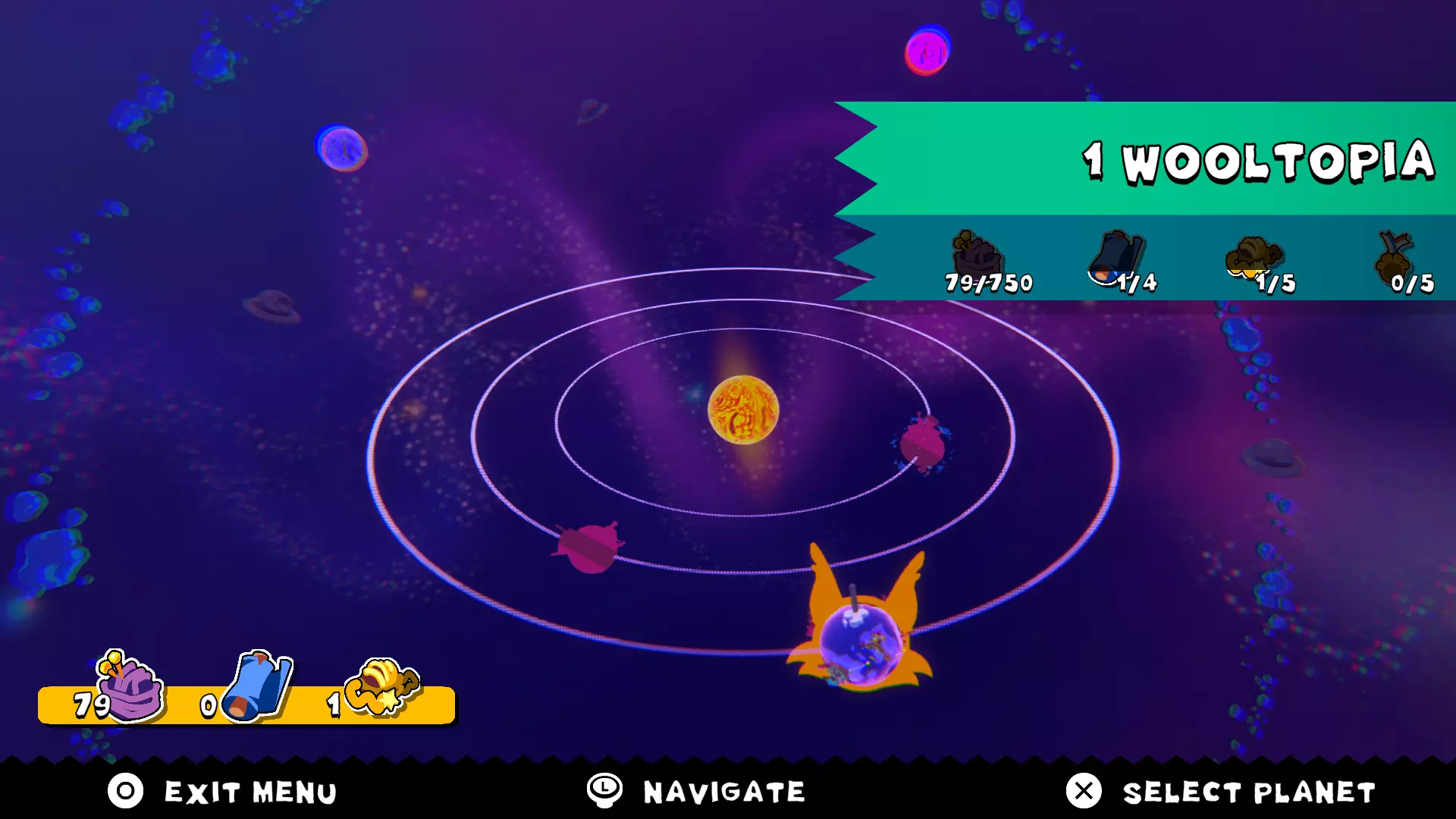
Task: Pick the locked pink planet on the middle orbit
Action: tap(588, 547)
